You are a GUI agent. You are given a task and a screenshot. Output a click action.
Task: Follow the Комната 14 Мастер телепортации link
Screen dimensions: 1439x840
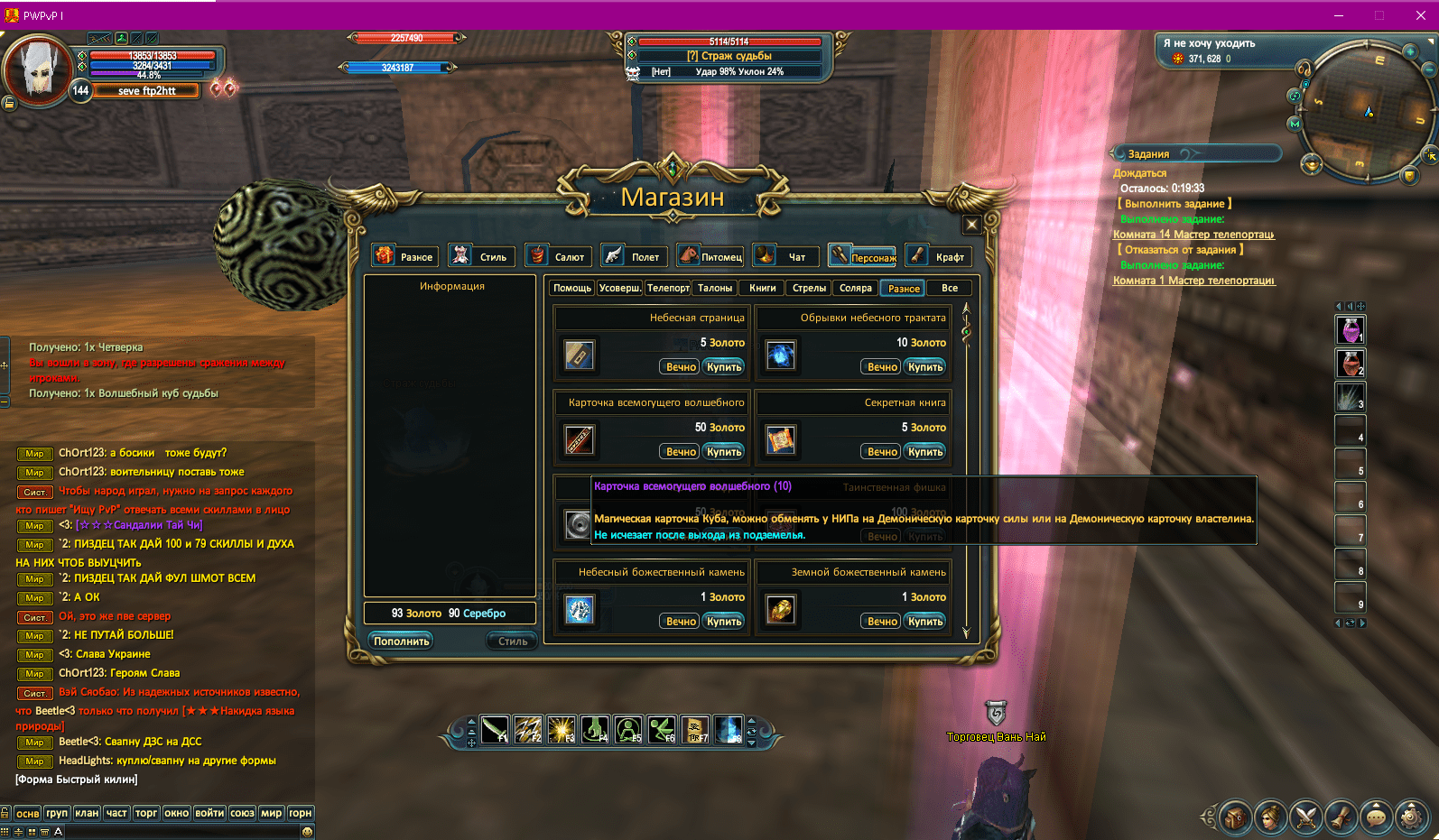coord(1193,235)
